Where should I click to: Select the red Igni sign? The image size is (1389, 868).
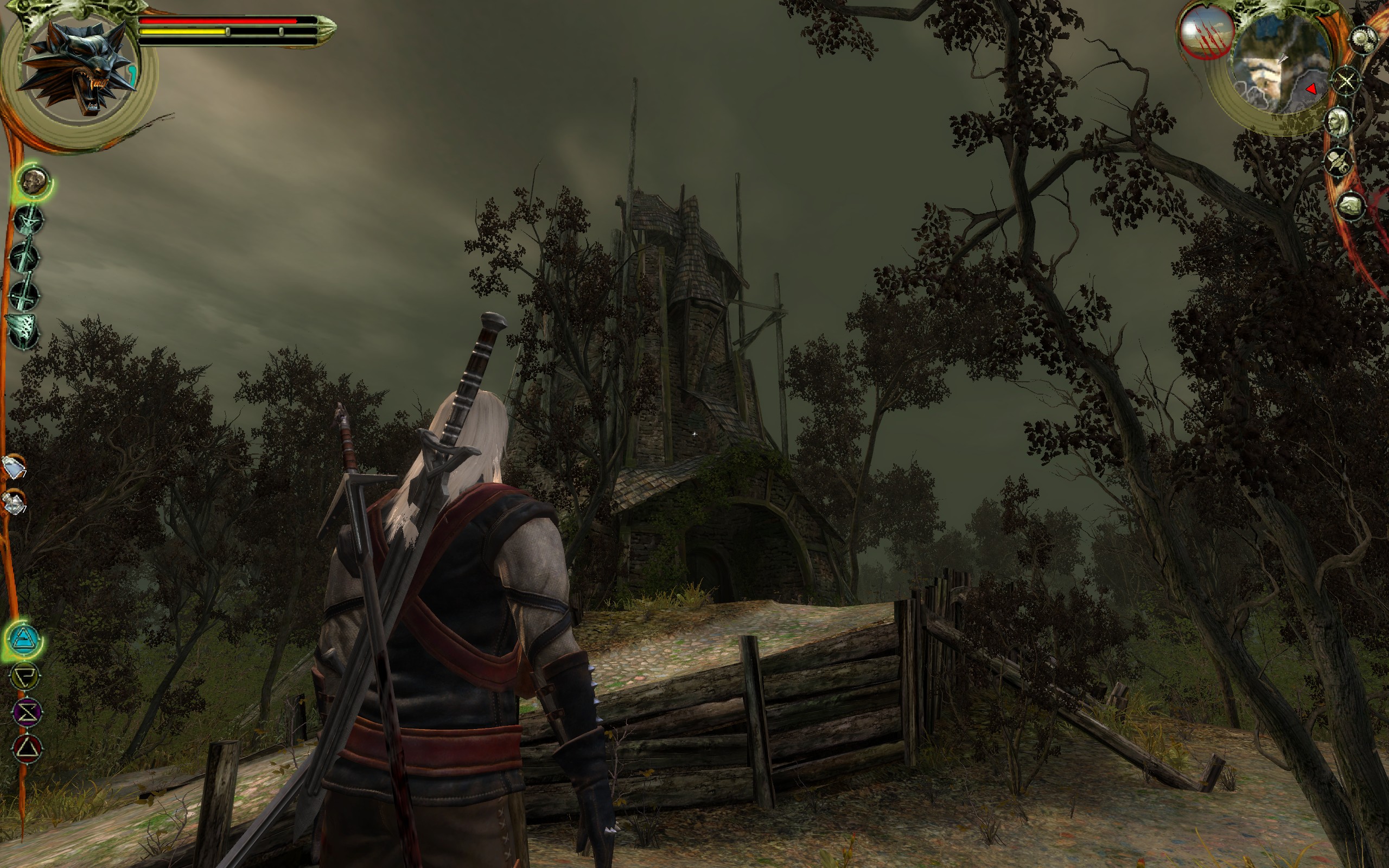[27, 749]
